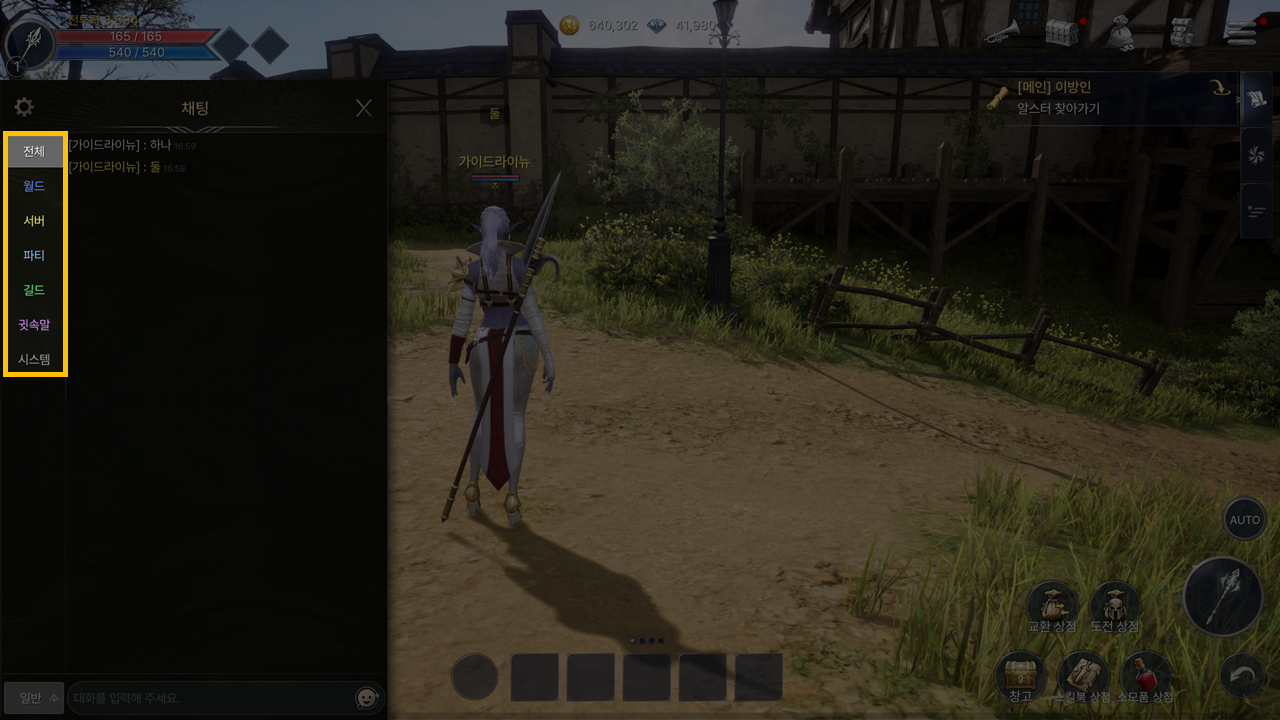This screenshot has height=720, width=1280.
Task: Open the 소모품 상점 potion shop
Action: [1146, 677]
